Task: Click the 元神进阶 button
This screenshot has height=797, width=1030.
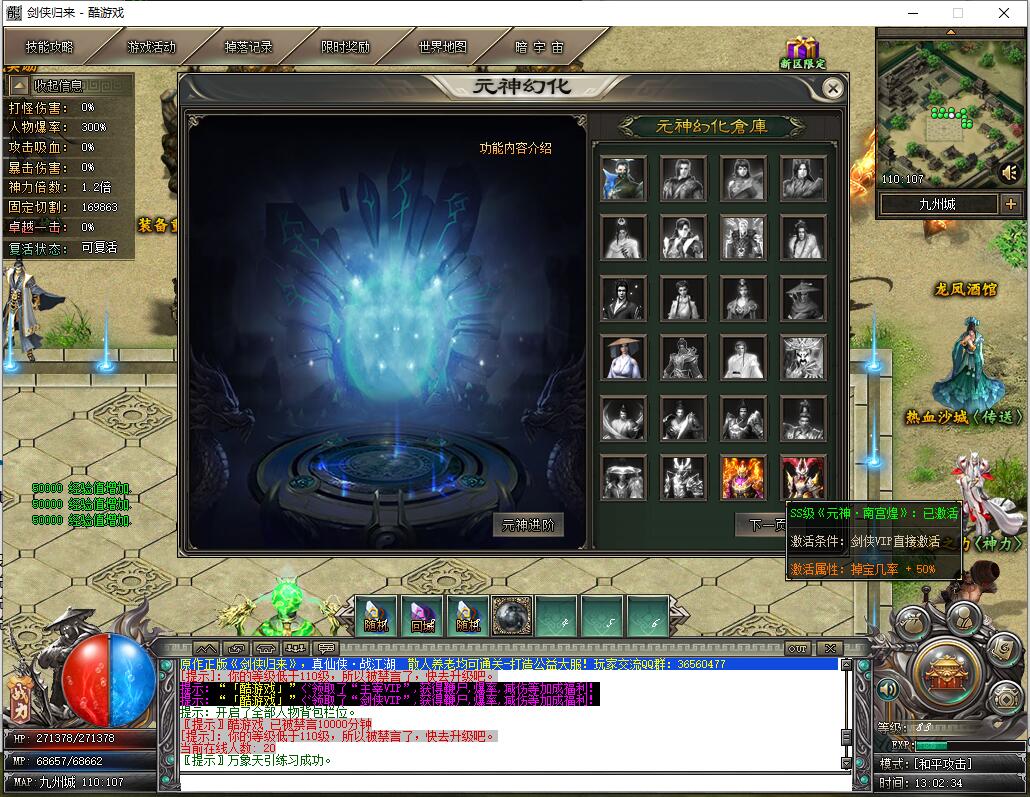Action: pos(528,525)
